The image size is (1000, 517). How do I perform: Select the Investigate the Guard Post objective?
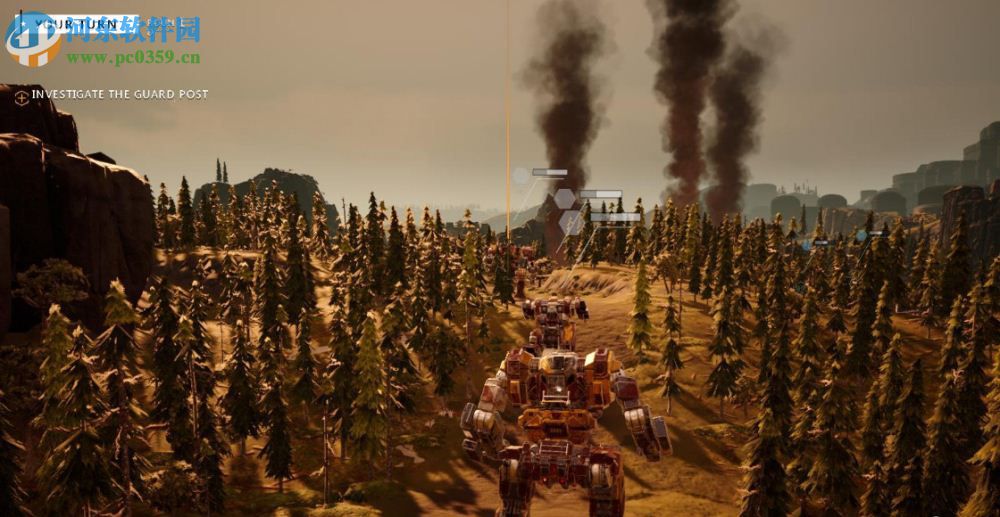coord(120,94)
